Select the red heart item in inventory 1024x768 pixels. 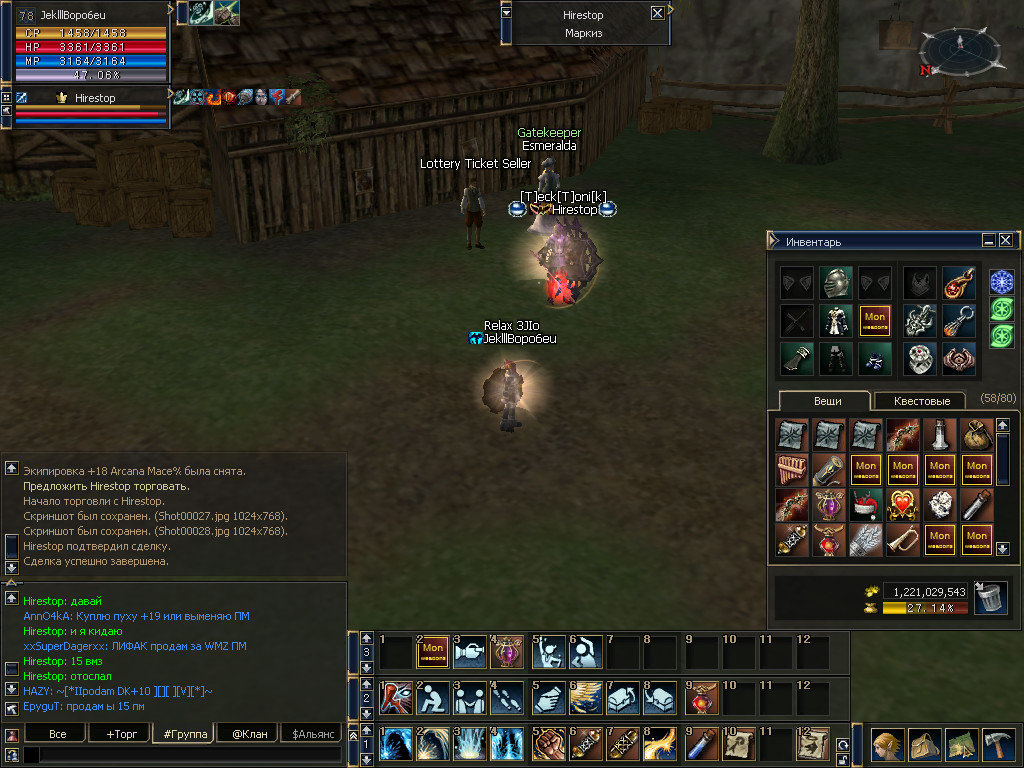903,503
